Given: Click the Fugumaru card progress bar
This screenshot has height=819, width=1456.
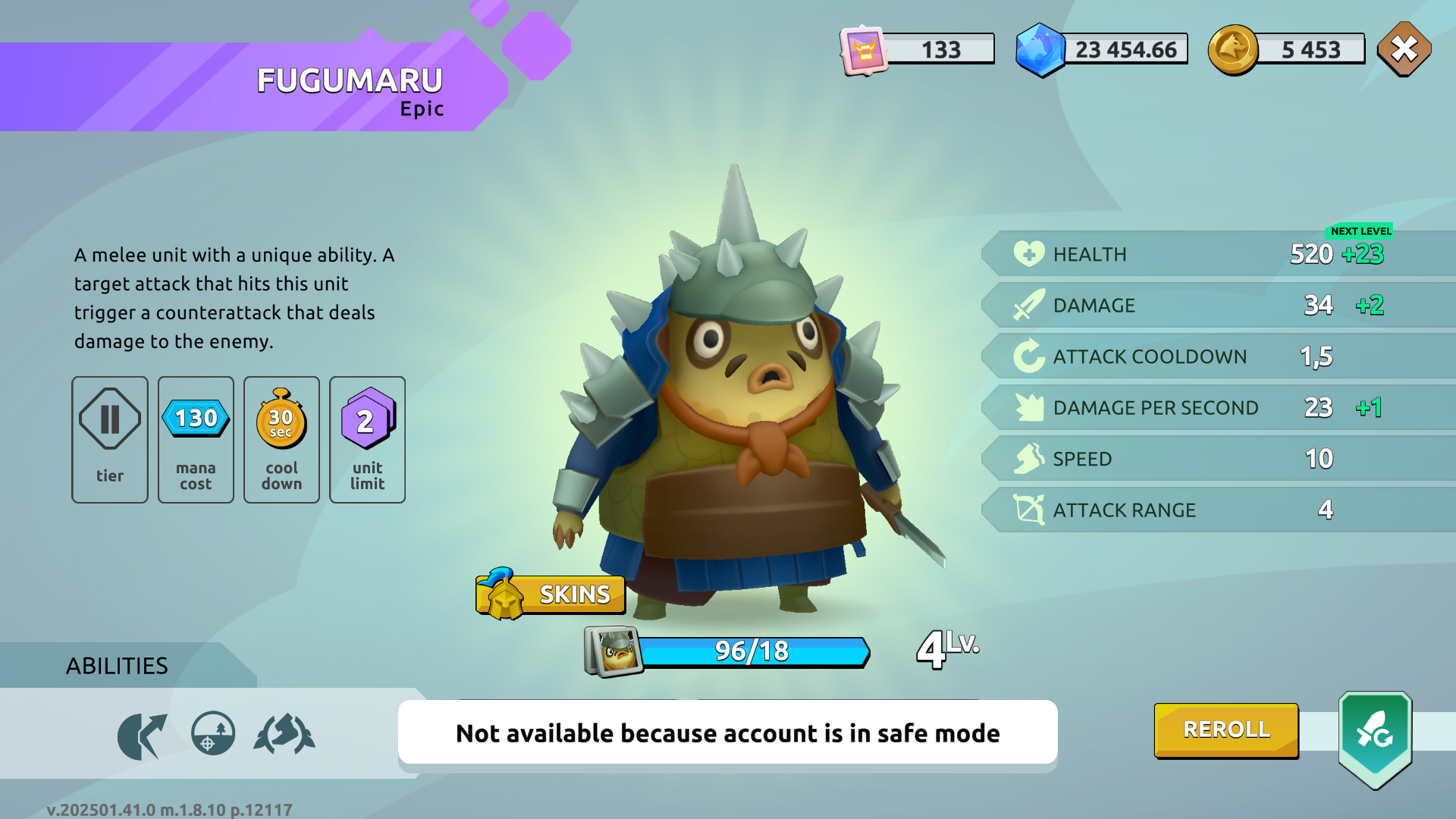Looking at the screenshot, I should click(x=752, y=651).
